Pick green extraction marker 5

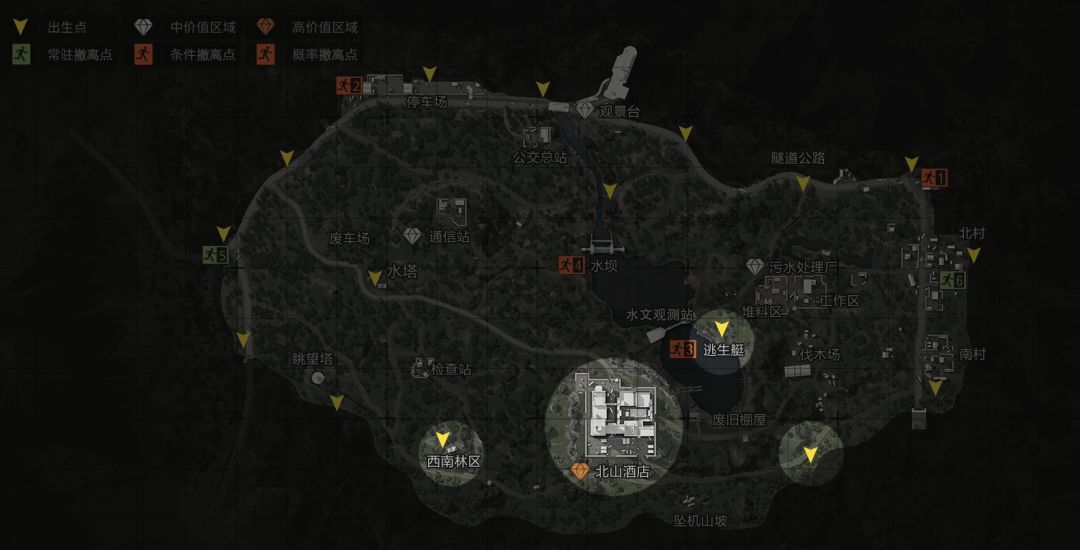[x=215, y=255]
